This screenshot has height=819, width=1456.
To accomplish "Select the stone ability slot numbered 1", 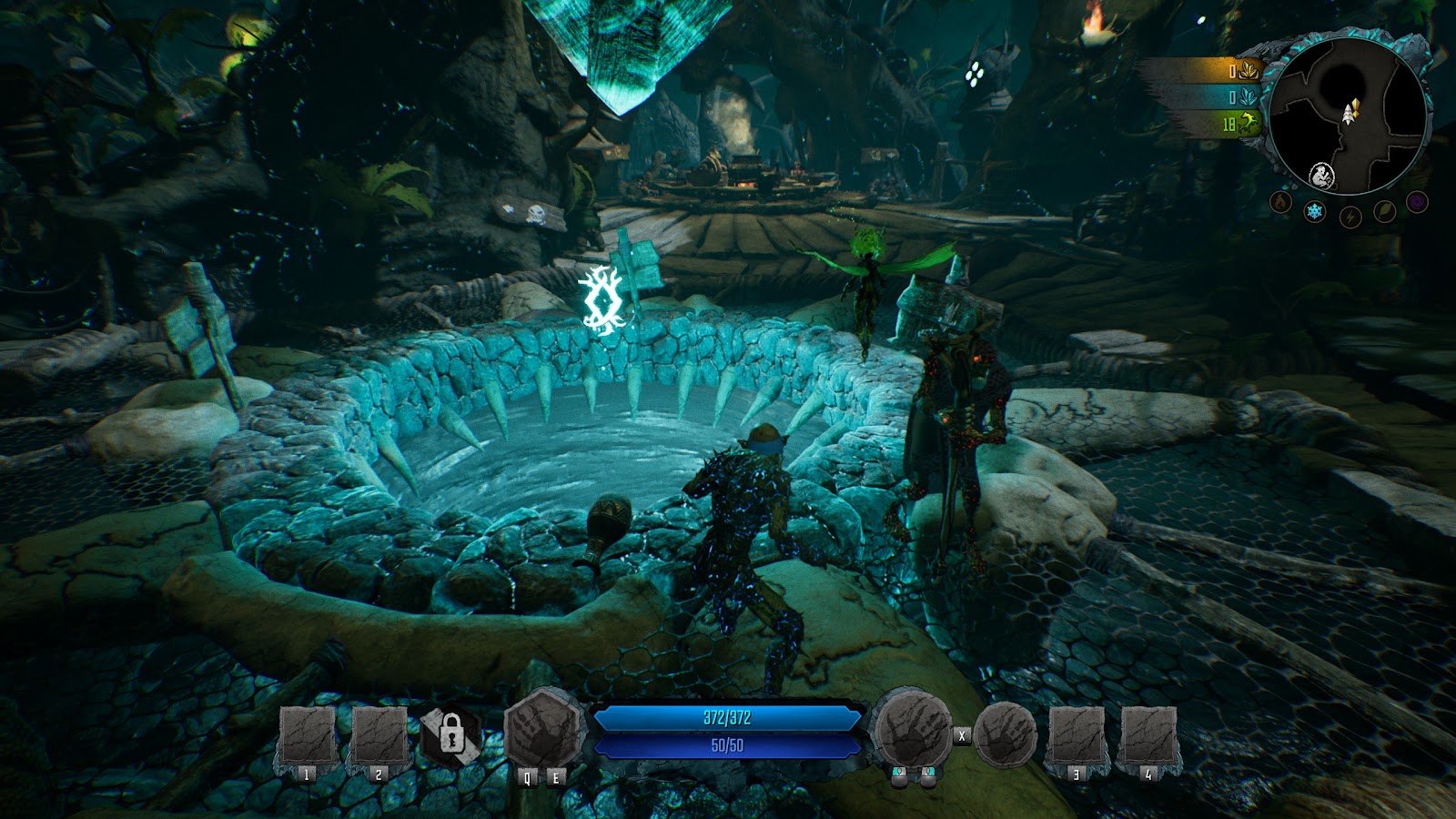I will 306,736.
